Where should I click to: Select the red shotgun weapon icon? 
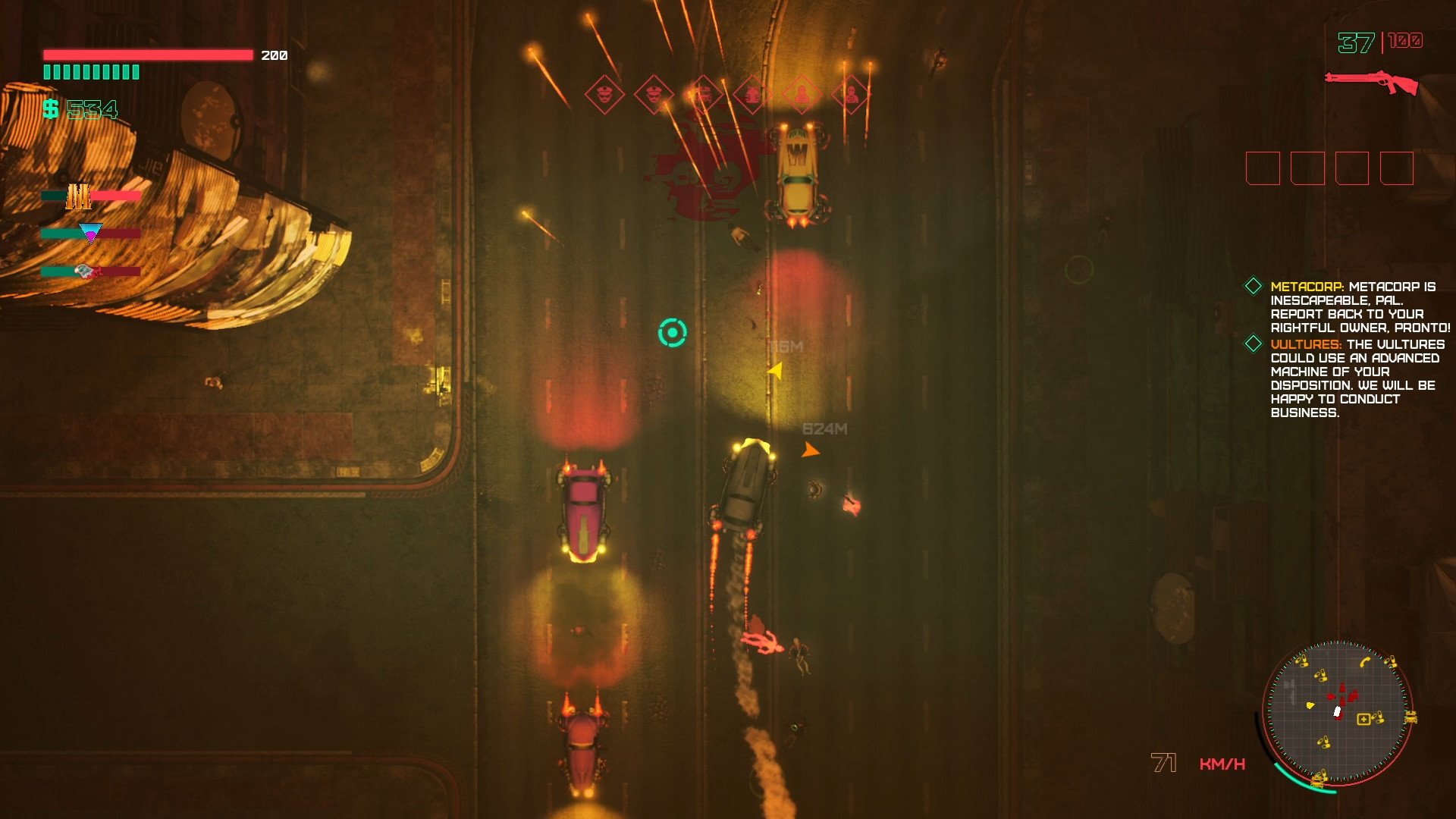pyautogui.click(x=1371, y=81)
